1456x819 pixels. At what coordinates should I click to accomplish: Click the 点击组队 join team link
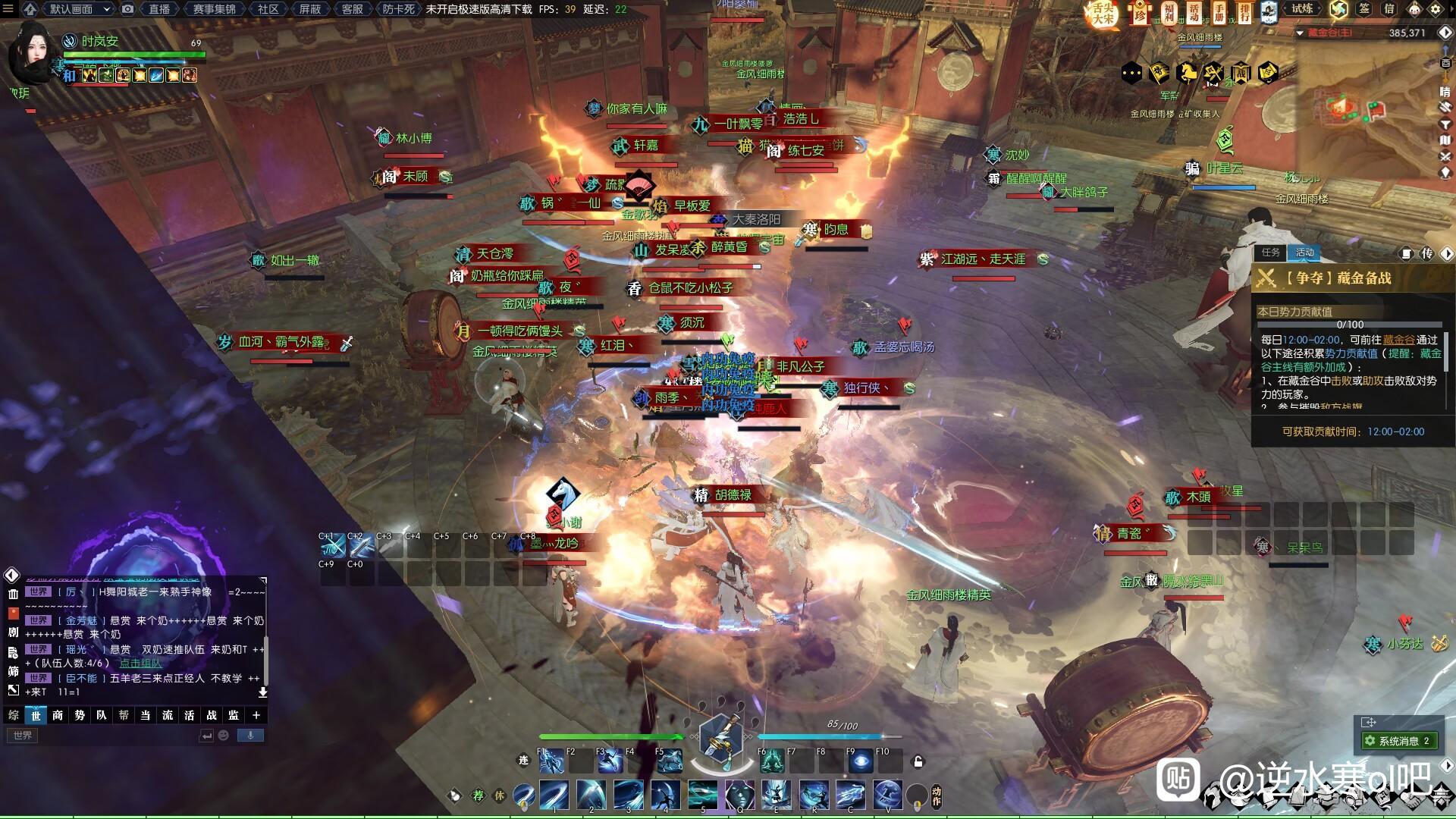[140, 664]
